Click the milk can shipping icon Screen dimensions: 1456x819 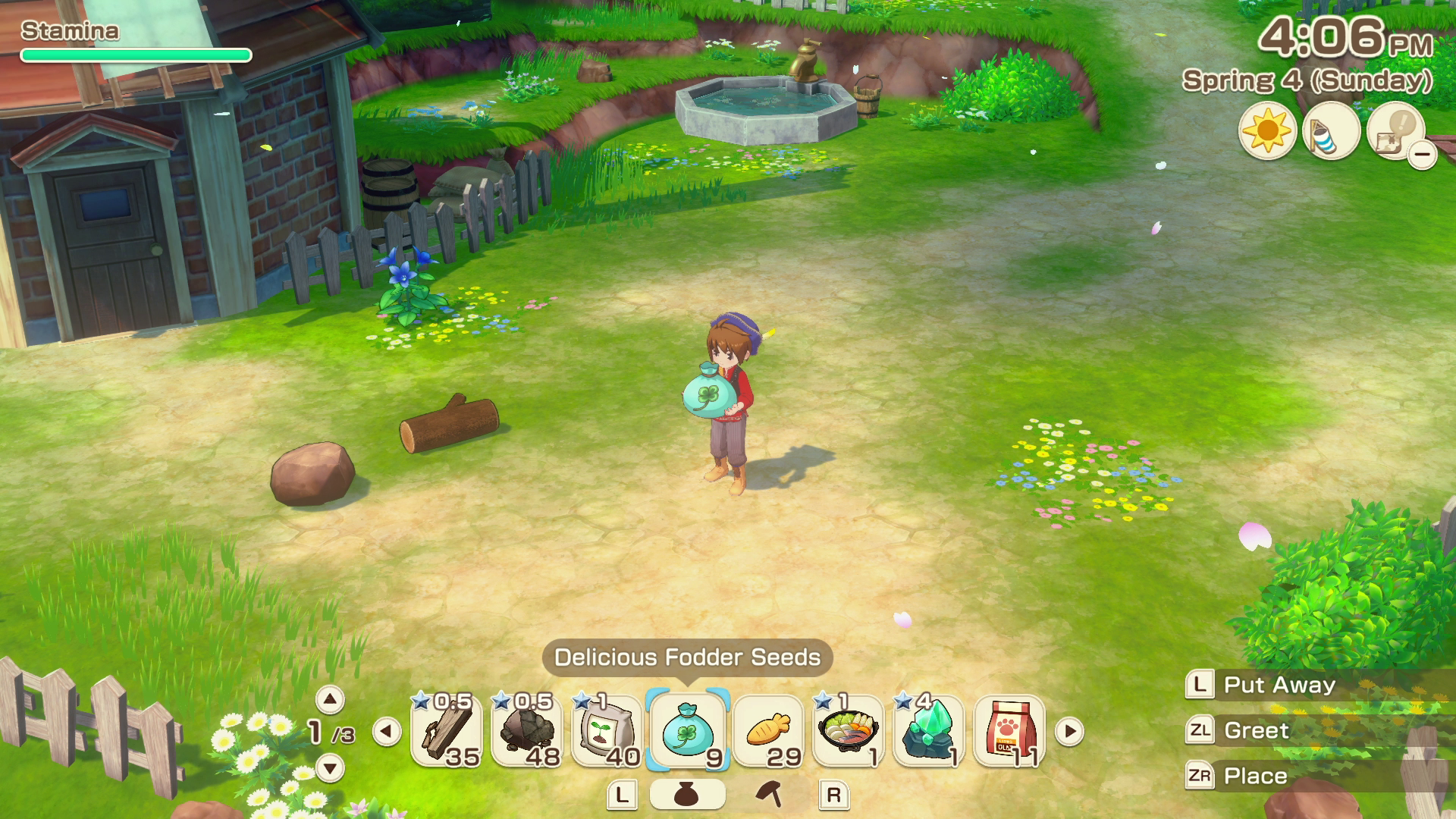1333,130
